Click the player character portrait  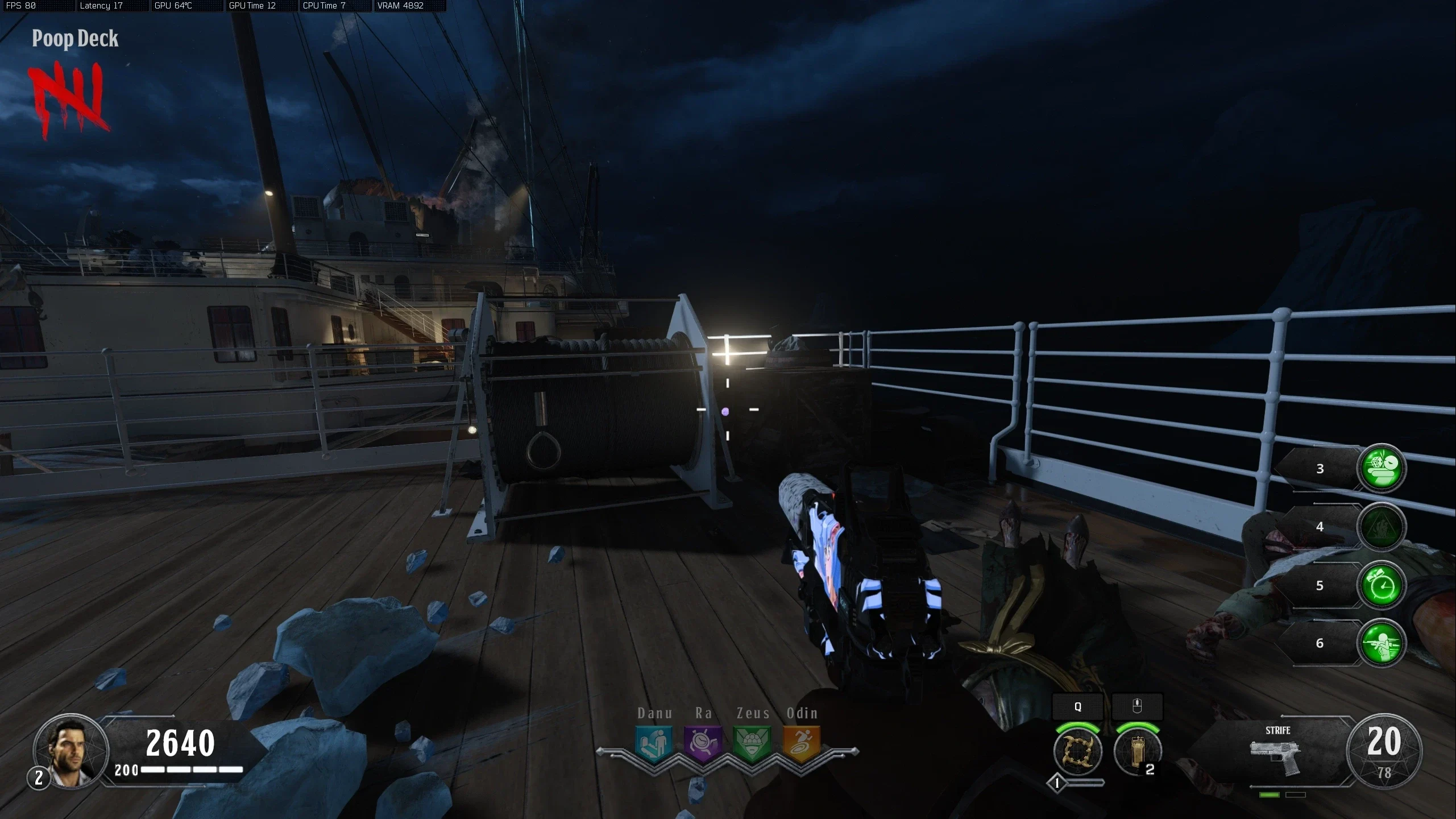(70, 751)
